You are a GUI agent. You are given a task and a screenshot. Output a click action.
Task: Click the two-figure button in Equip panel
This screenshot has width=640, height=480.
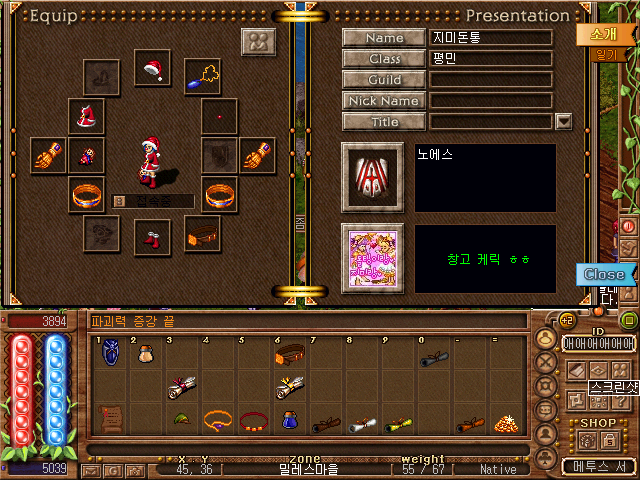pyautogui.click(x=258, y=43)
